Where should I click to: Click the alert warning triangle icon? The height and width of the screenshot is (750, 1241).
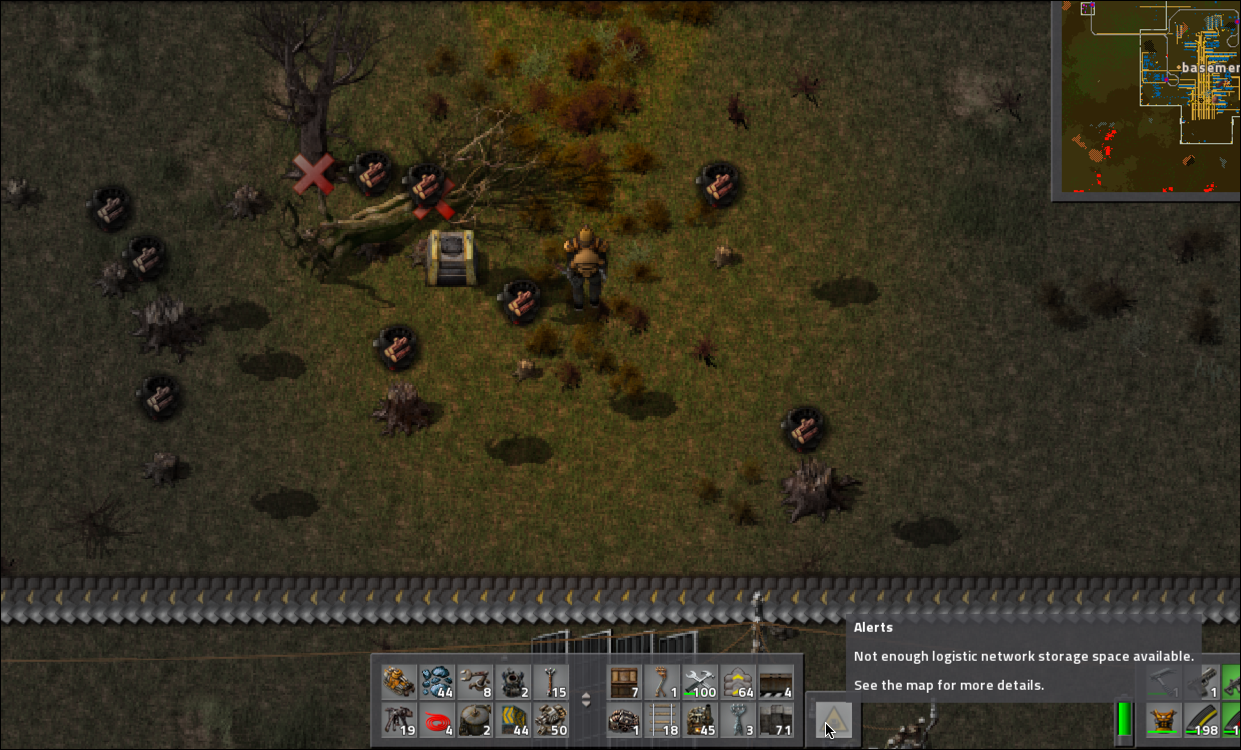coord(833,718)
